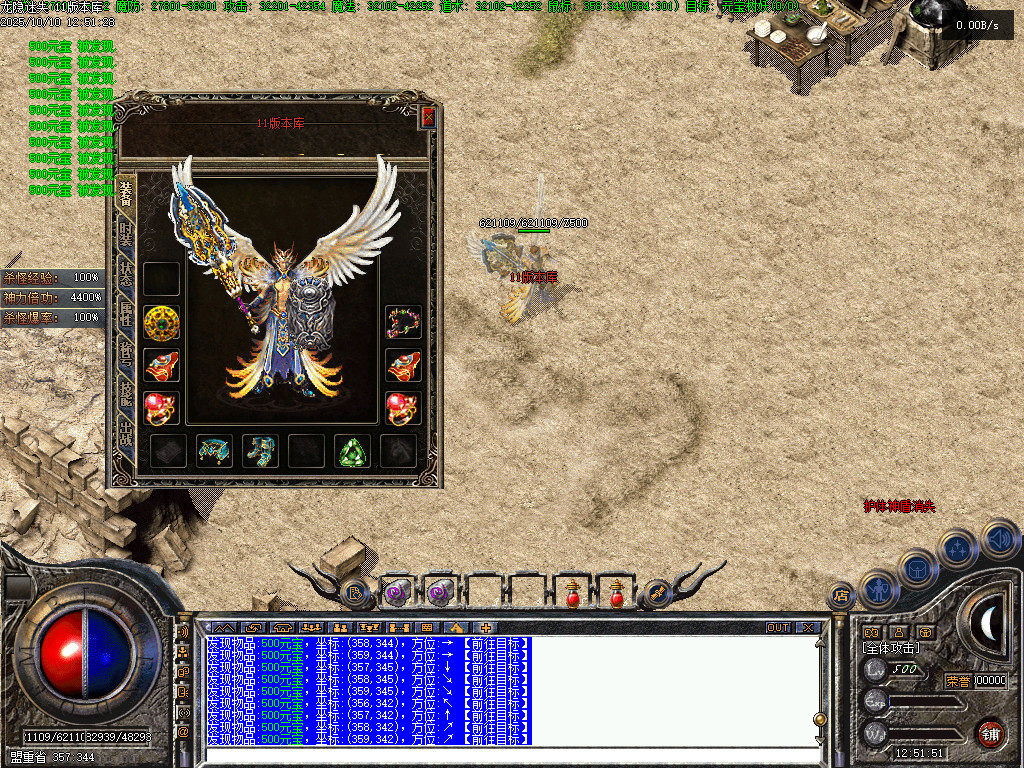This screenshot has height=768, width=1024.
Task: Select the beaded necklace equipment slot
Action: click(x=403, y=322)
